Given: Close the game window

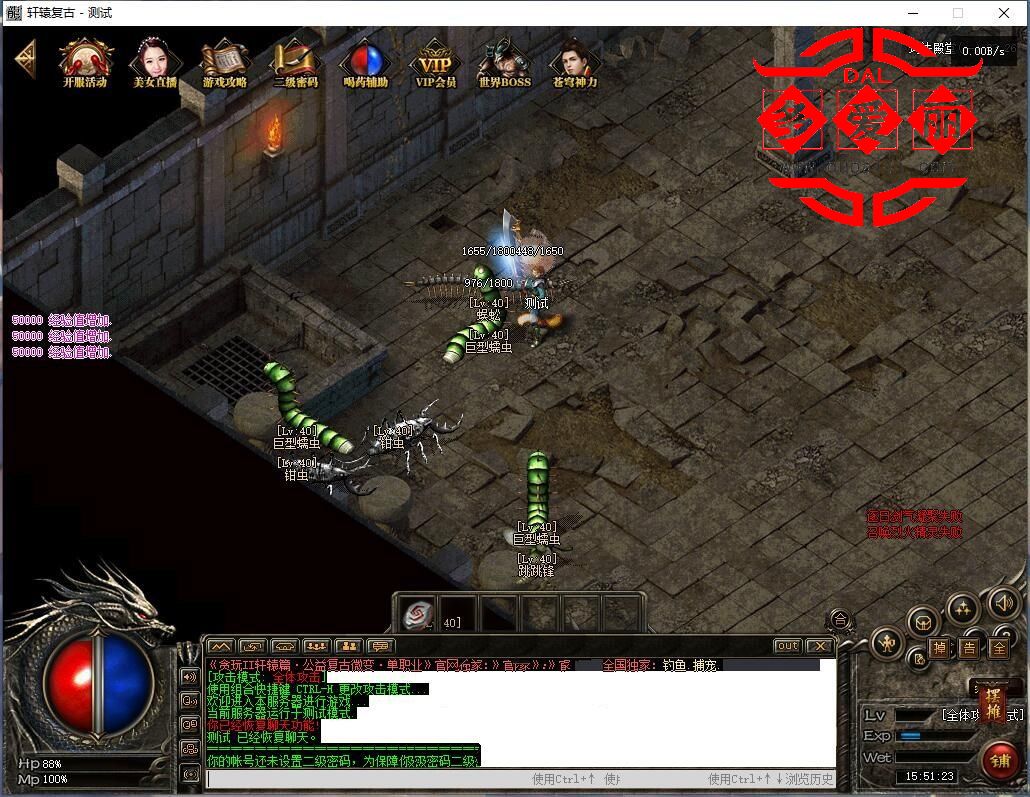Looking at the screenshot, I should (x=1004, y=13).
